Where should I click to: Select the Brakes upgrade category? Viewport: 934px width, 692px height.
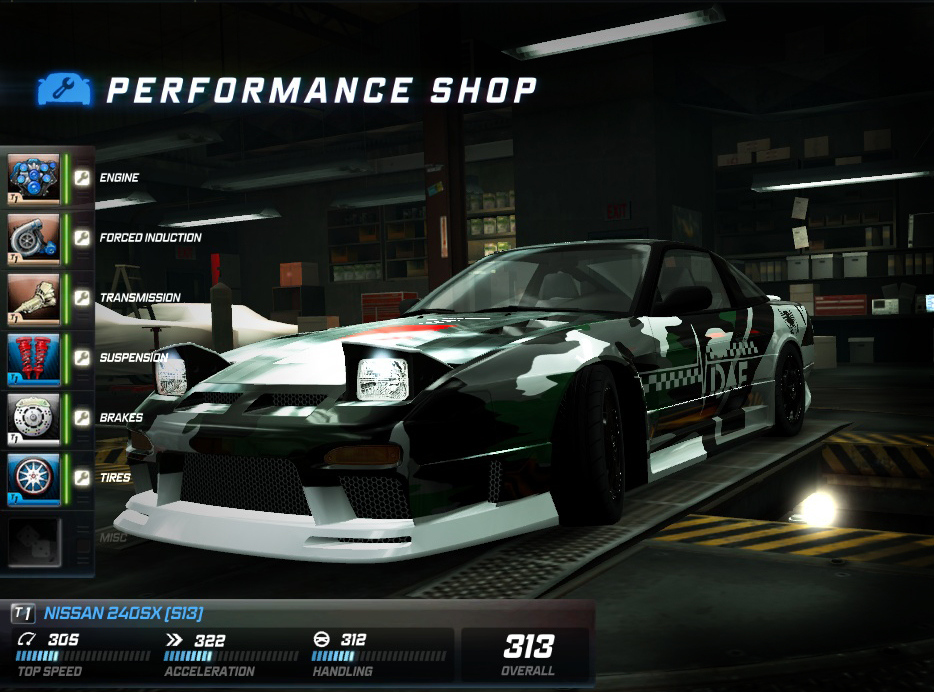click(x=35, y=418)
